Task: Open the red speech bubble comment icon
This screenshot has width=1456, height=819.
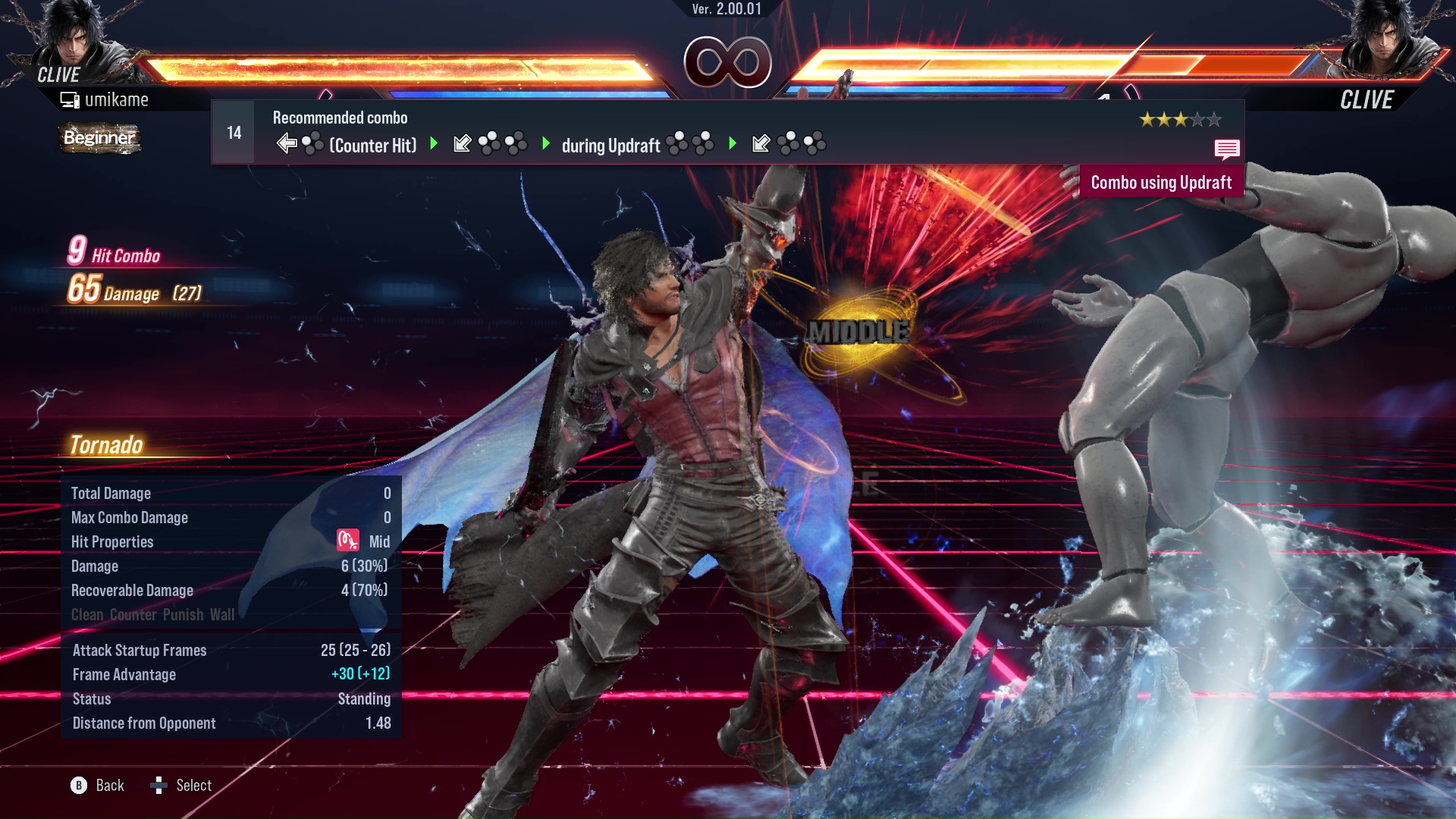Action: point(1226,149)
